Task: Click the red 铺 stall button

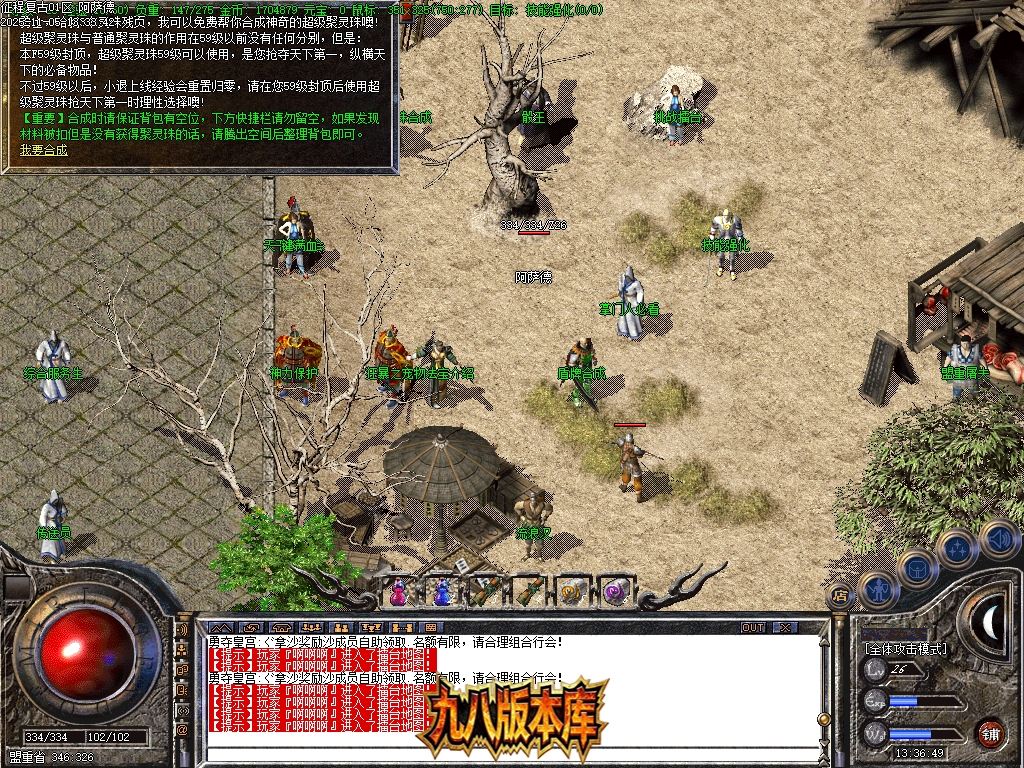Action: pyautogui.click(x=990, y=733)
